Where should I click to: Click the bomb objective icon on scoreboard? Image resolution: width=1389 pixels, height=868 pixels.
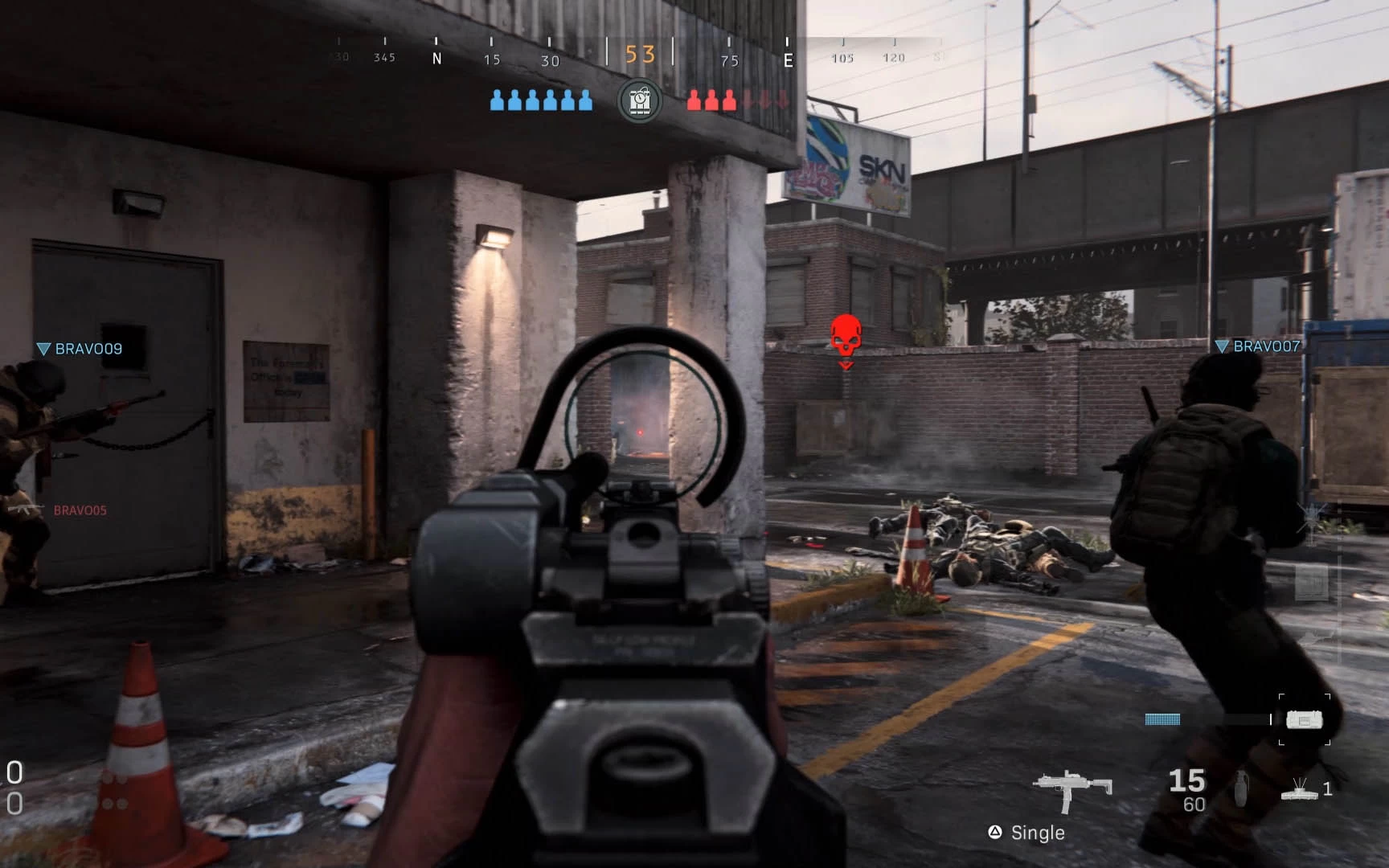tap(639, 100)
